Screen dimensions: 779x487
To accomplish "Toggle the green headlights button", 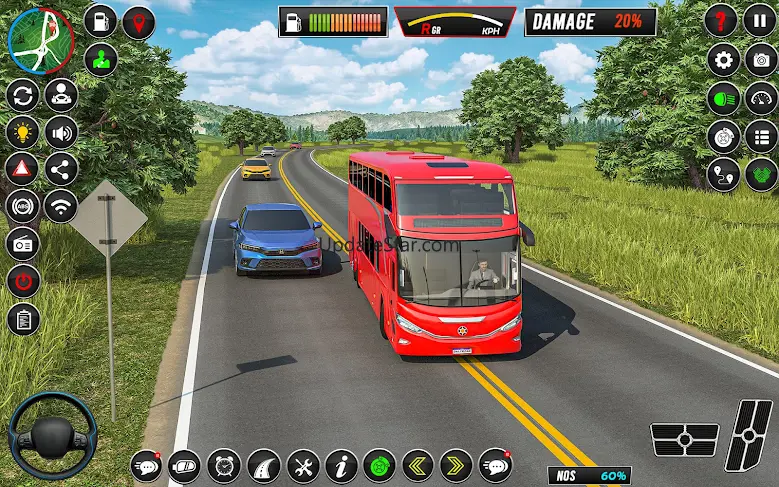I will pyautogui.click(x=723, y=98).
